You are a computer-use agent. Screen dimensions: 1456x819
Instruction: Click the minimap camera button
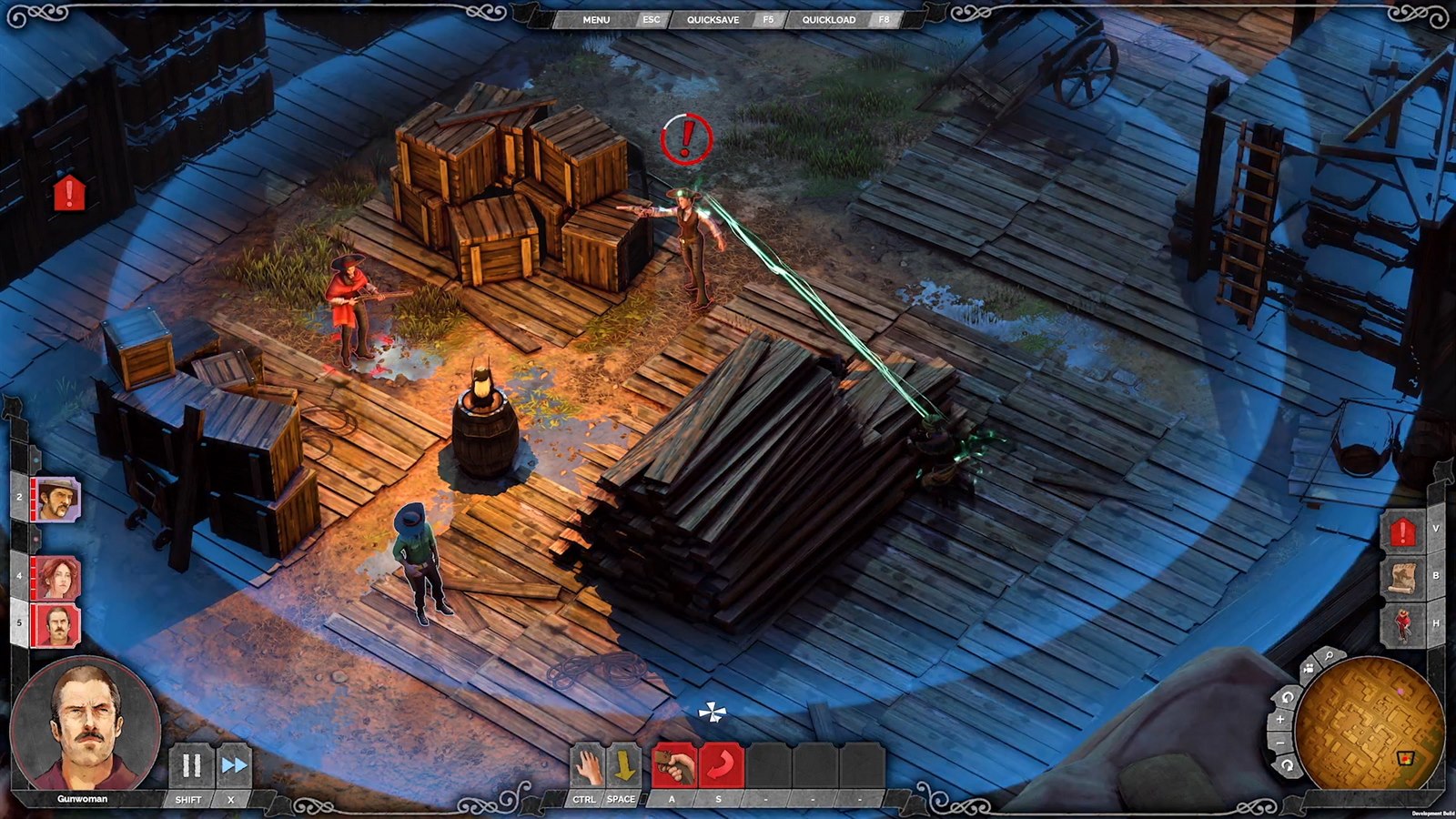click(x=1309, y=670)
